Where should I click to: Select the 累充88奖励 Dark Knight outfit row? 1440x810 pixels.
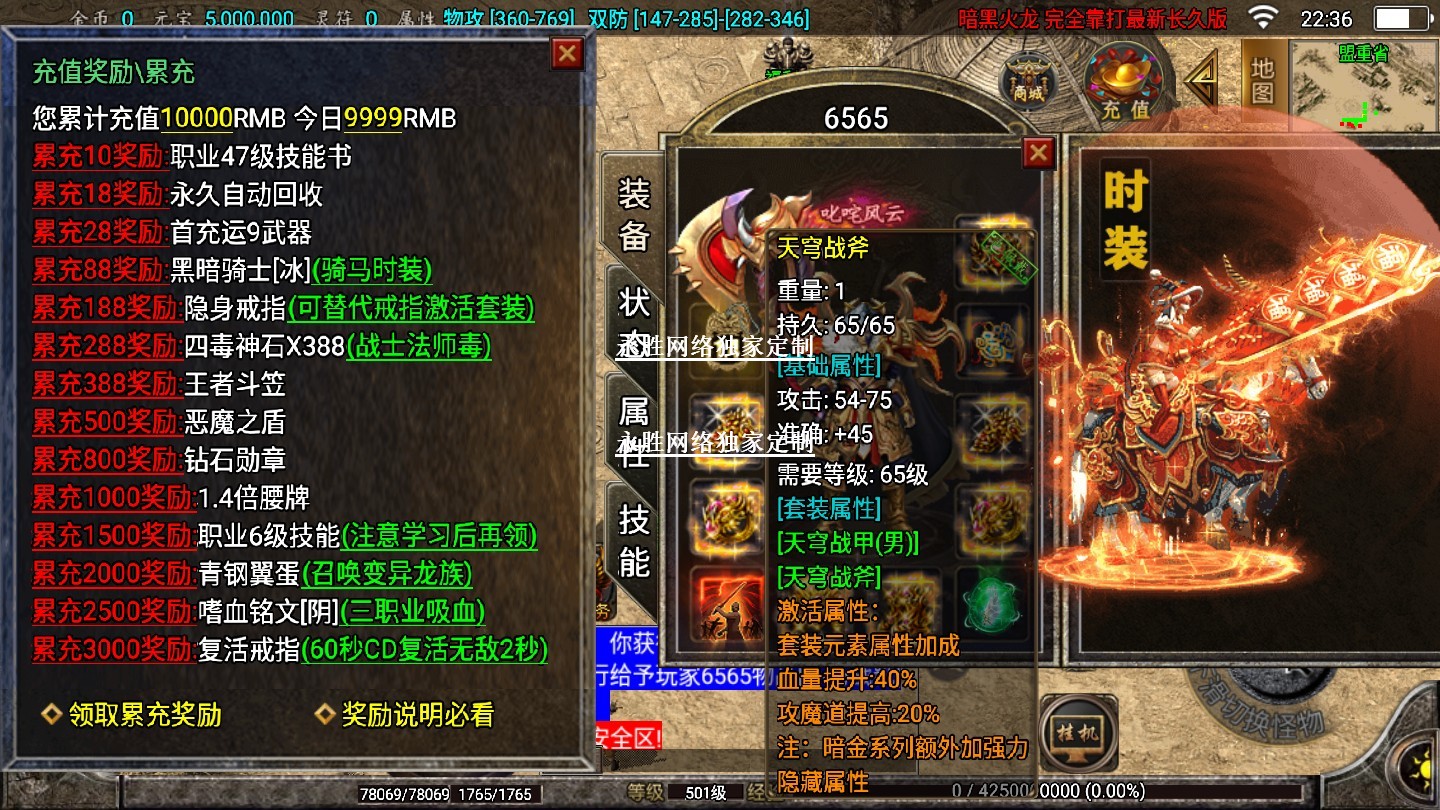click(98, 270)
